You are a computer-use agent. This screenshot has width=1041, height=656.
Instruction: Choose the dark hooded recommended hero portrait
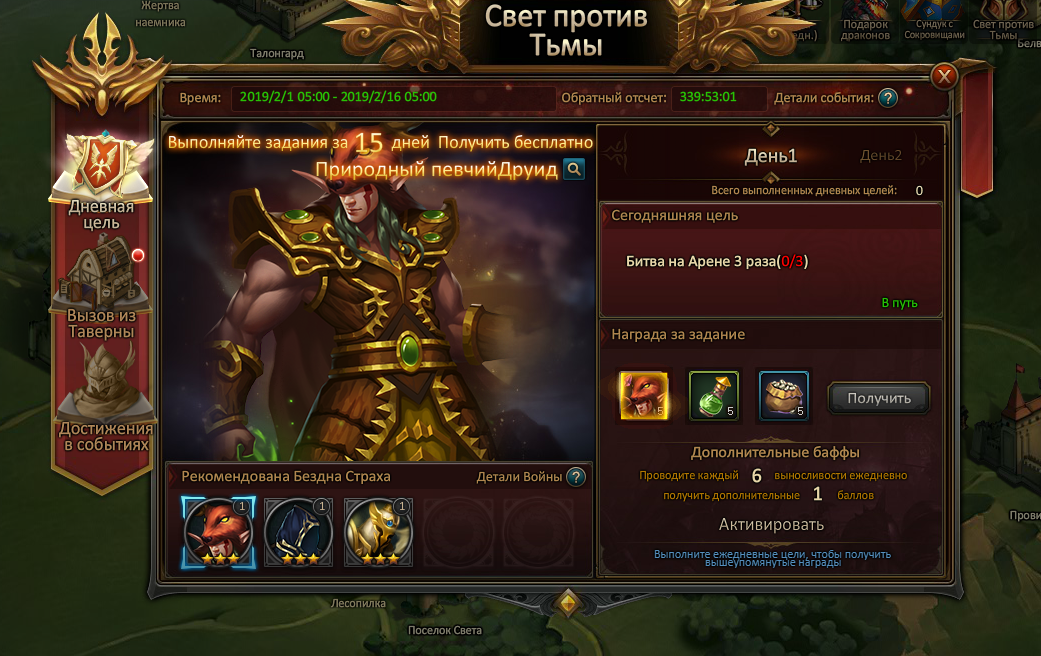pos(298,531)
